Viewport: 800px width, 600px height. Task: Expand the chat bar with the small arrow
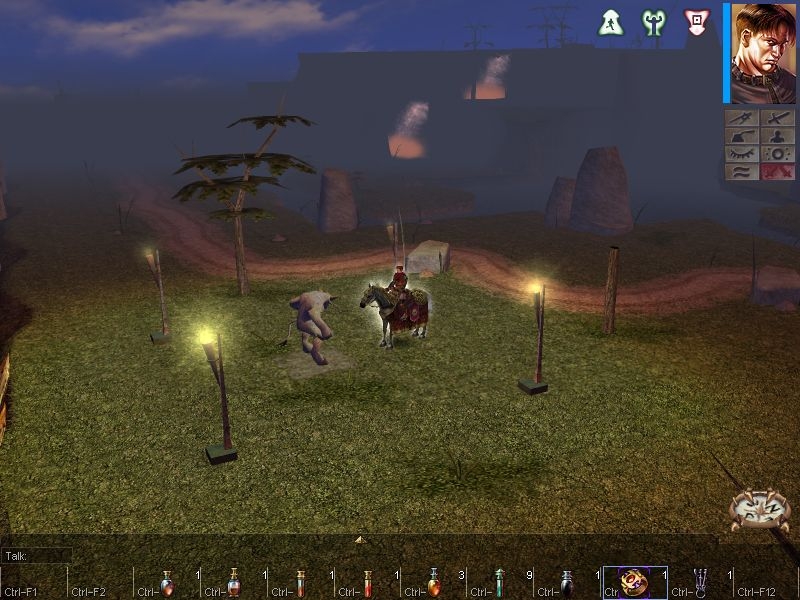coord(360,540)
